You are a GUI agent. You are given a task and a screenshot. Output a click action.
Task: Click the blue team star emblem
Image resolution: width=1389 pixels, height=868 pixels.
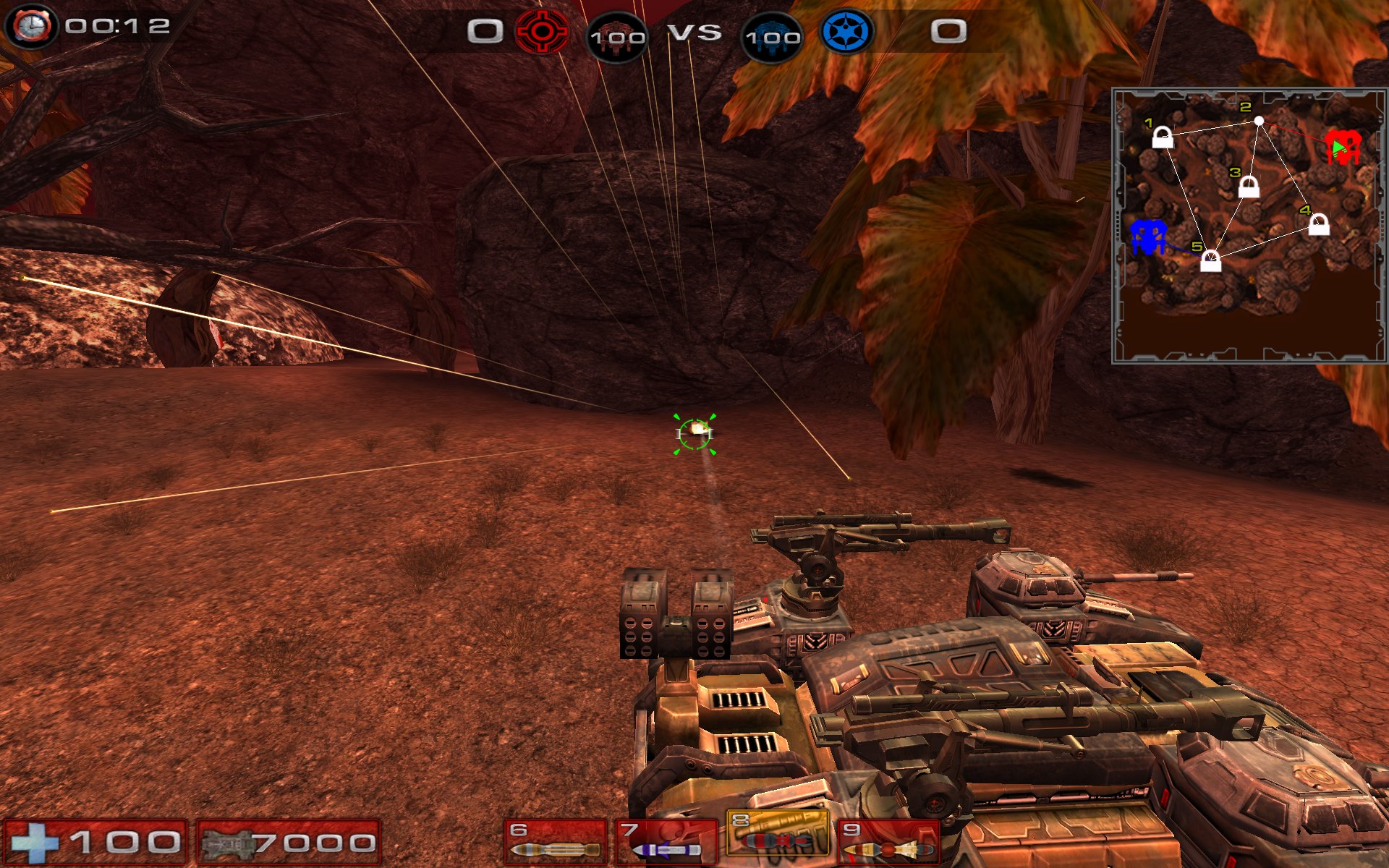tap(847, 32)
